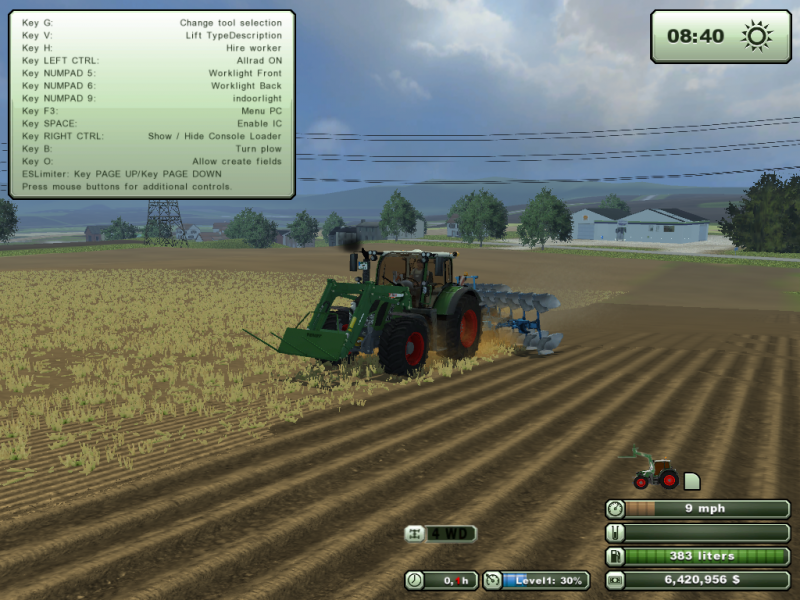Click the fuel pump icon
Image resolution: width=800 pixels, height=600 pixels.
tap(616, 556)
